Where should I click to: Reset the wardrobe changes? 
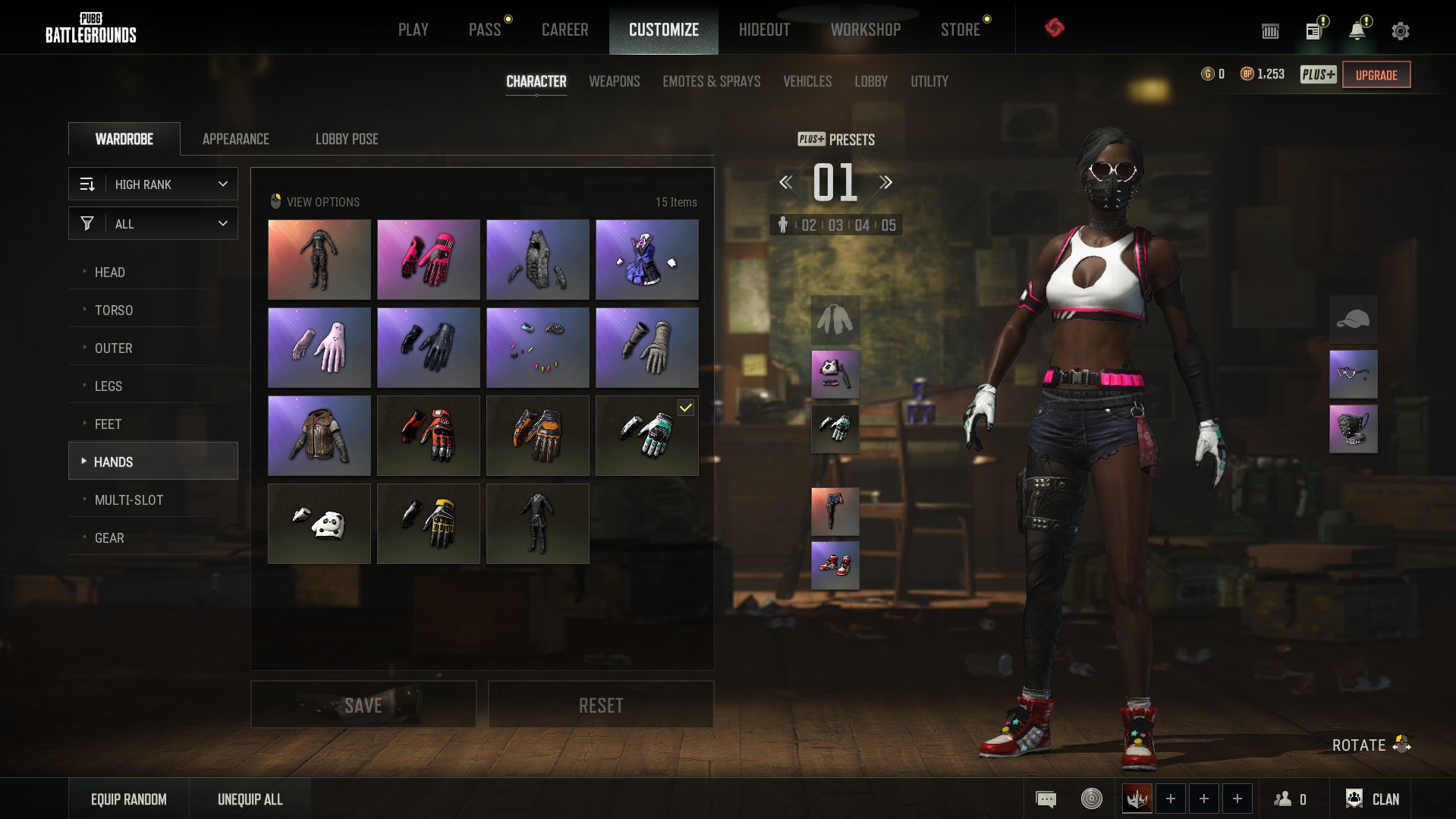pyautogui.click(x=600, y=705)
